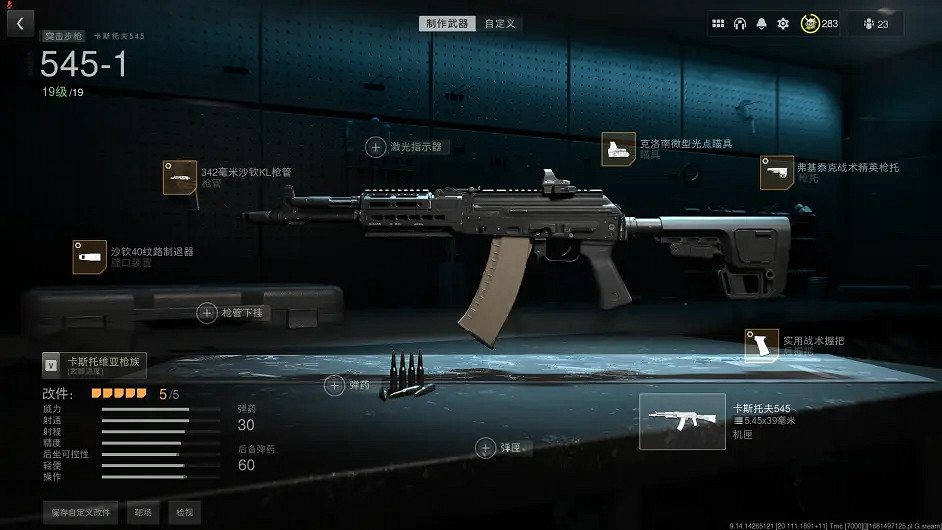Open the 靶场 firing range
The width and height of the screenshot is (942, 530).
(143, 512)
